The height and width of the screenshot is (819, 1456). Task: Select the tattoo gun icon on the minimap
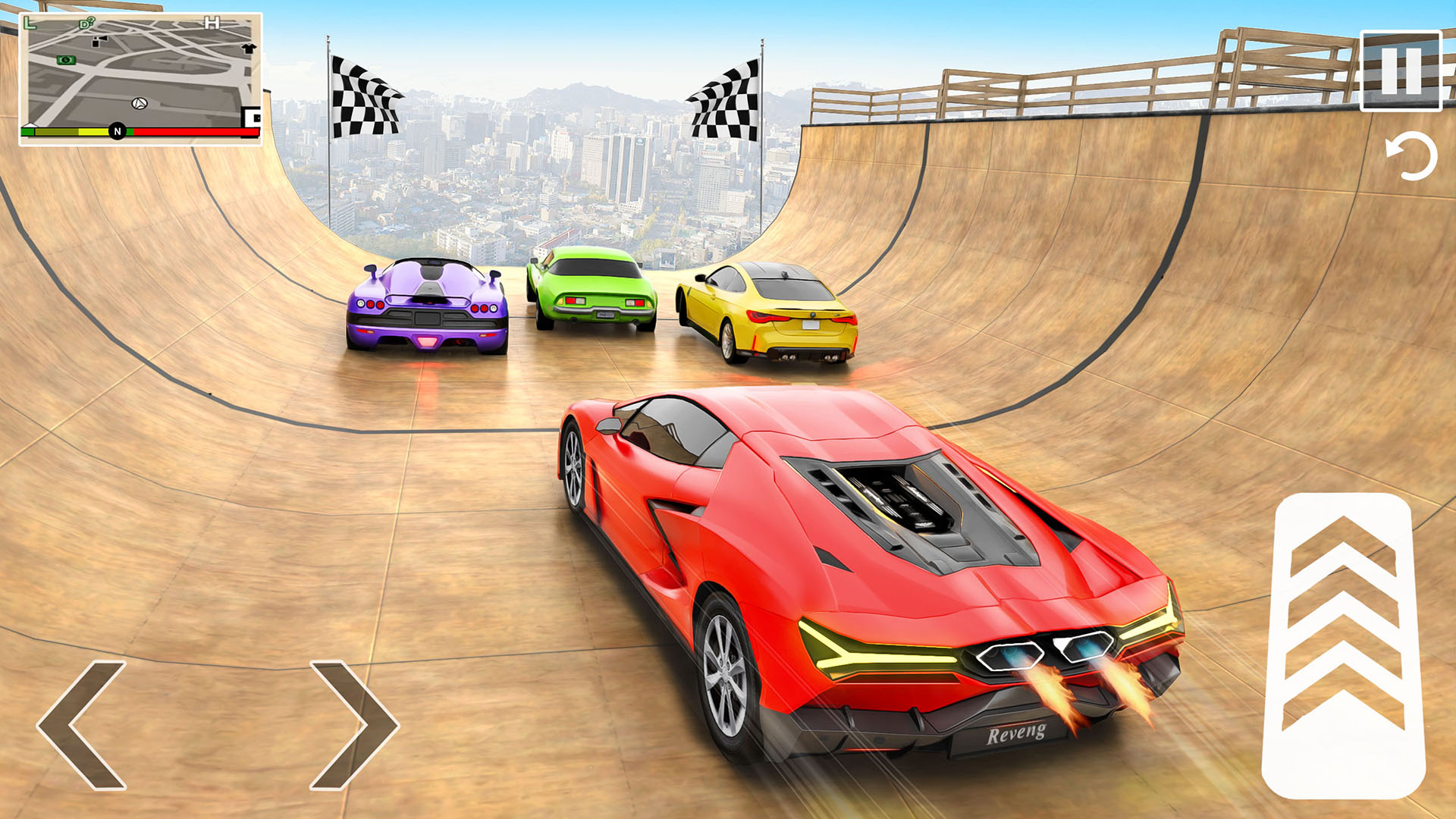[98, 42]
